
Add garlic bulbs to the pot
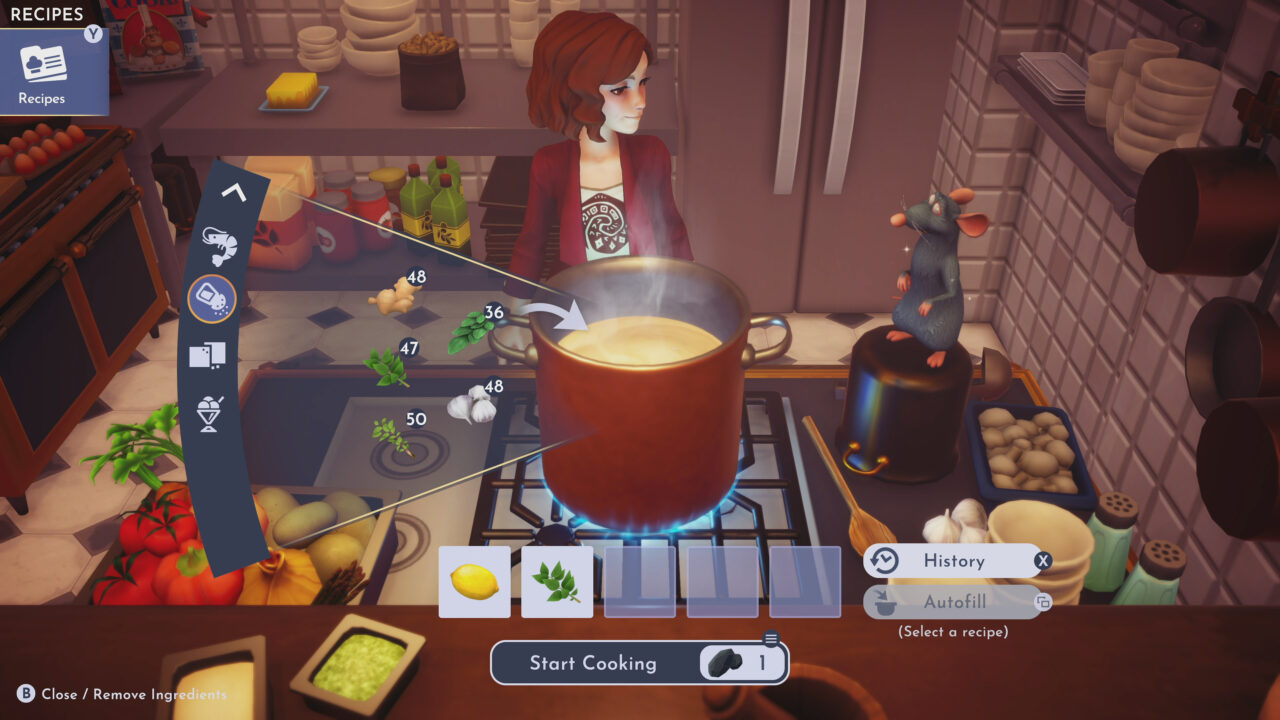point(471,404)
